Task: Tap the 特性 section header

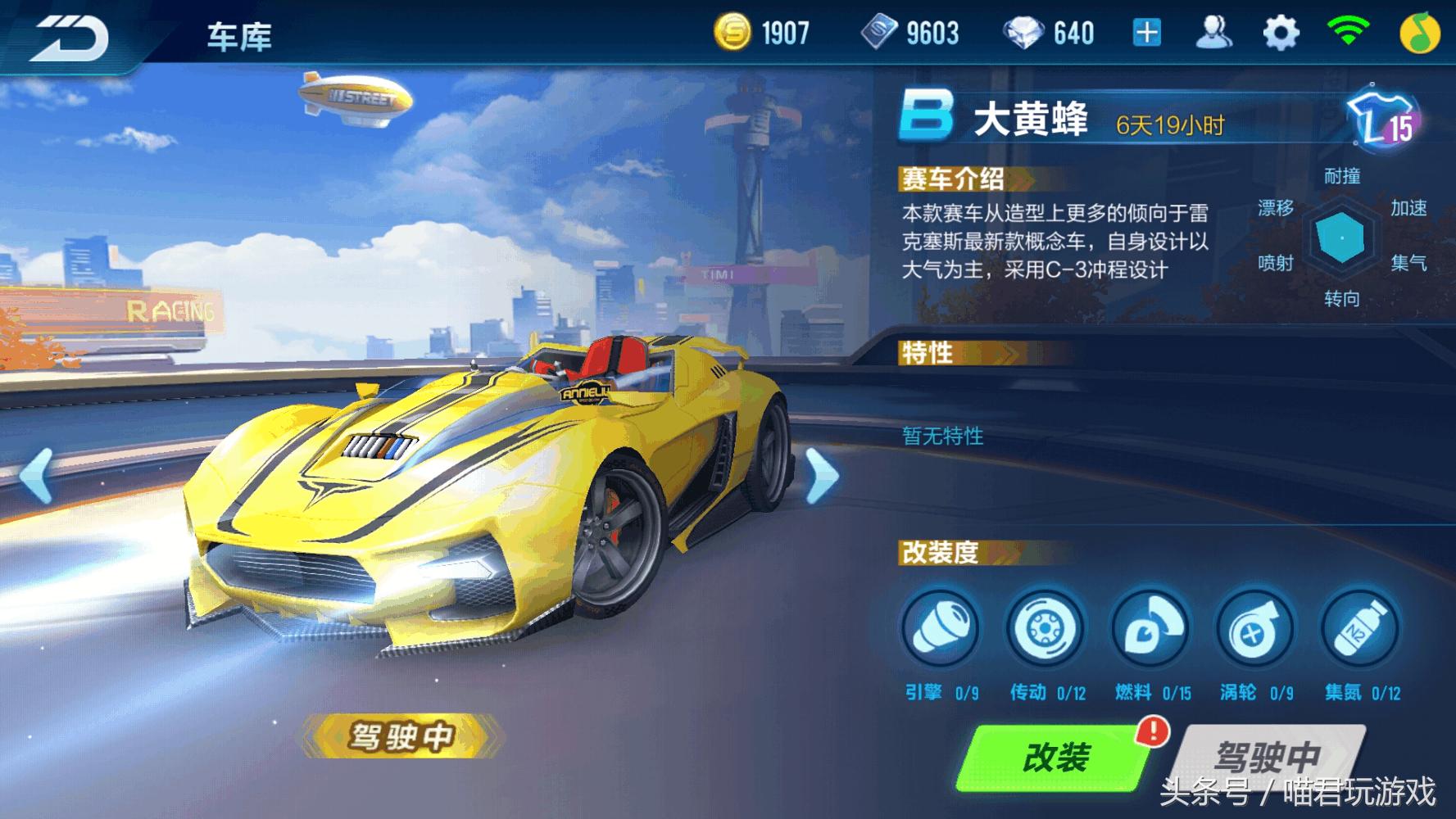Action: [928, 352]
